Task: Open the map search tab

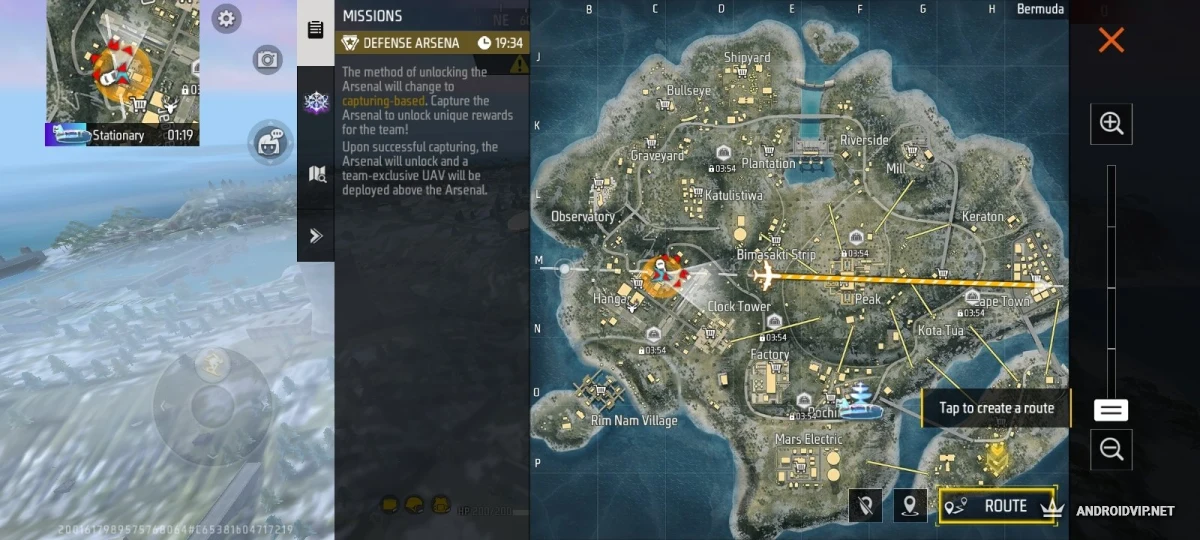Action: [x=316, y=175]
